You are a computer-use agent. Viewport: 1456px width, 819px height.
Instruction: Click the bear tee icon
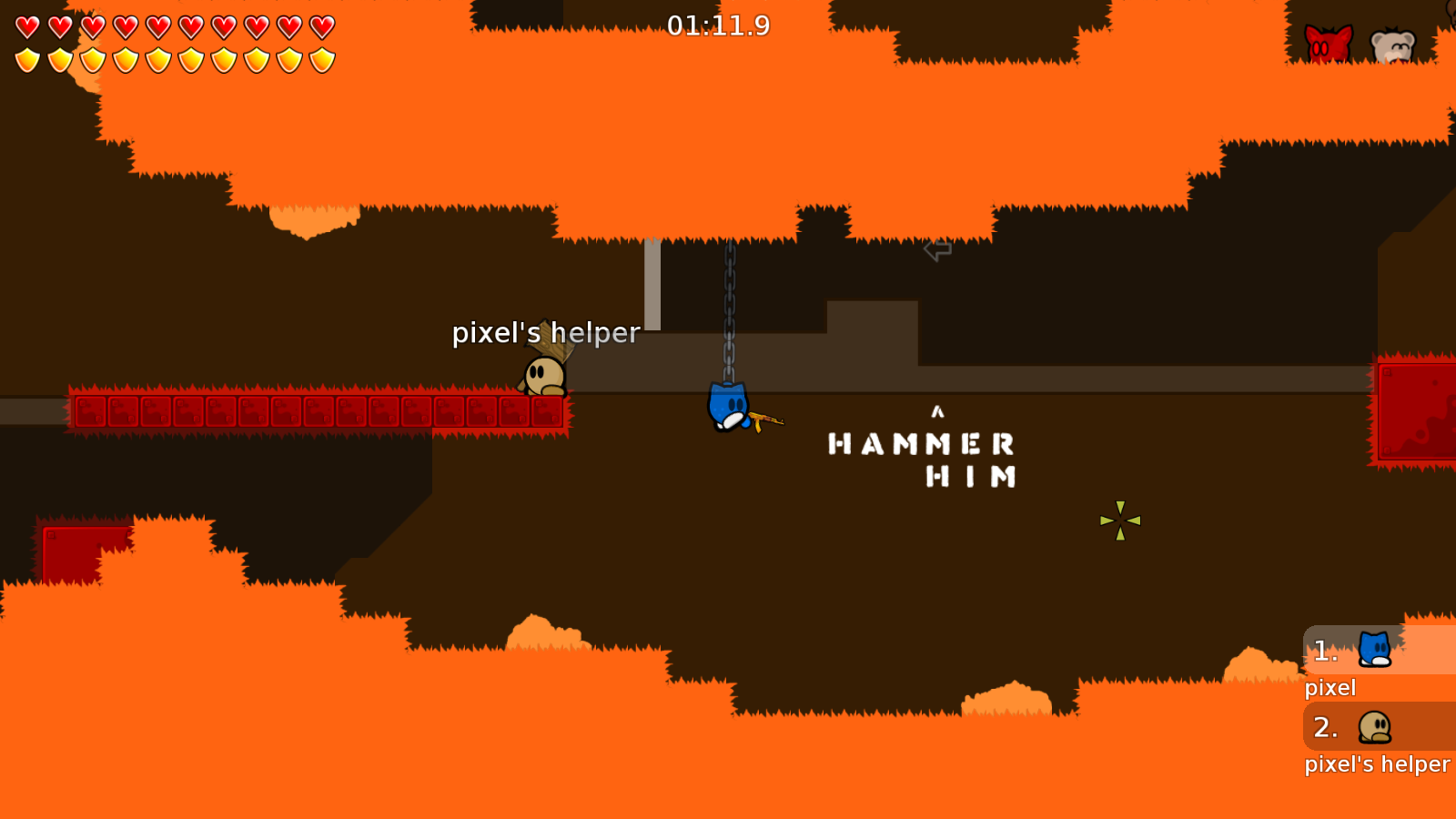click(1392, 45)
